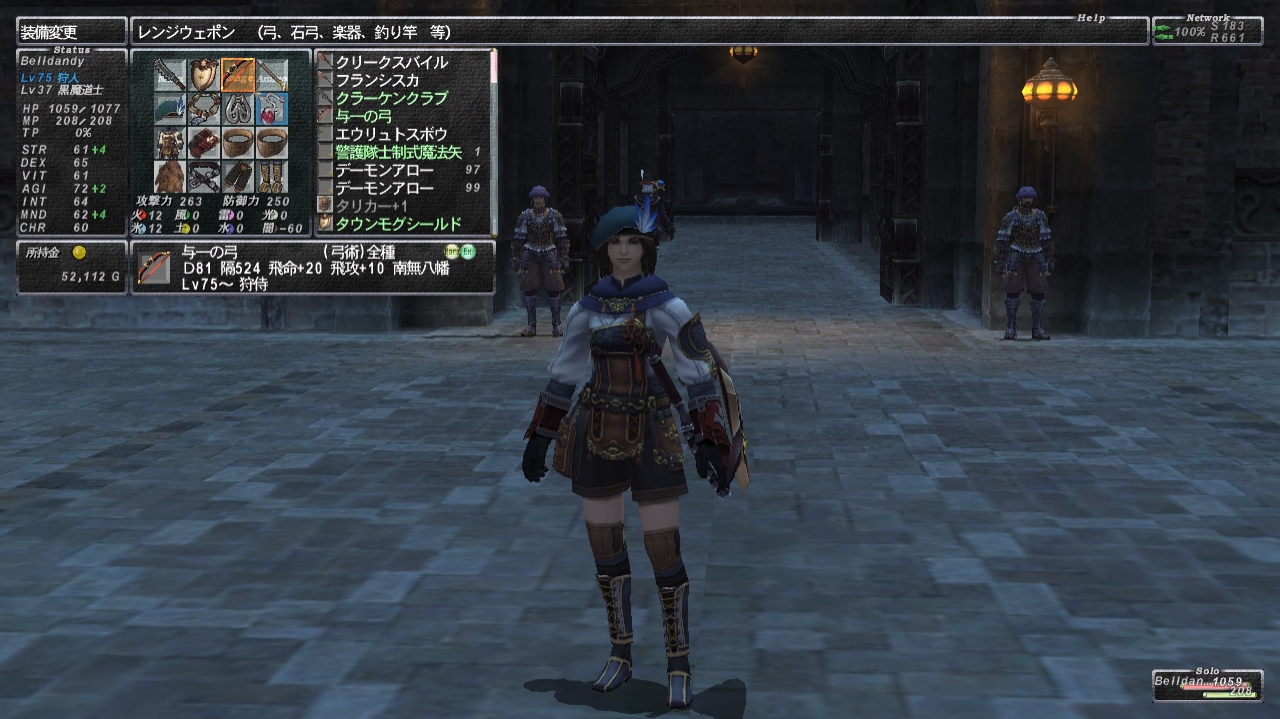
Task: Select the boots feet slot
Action: click(271, 177)
